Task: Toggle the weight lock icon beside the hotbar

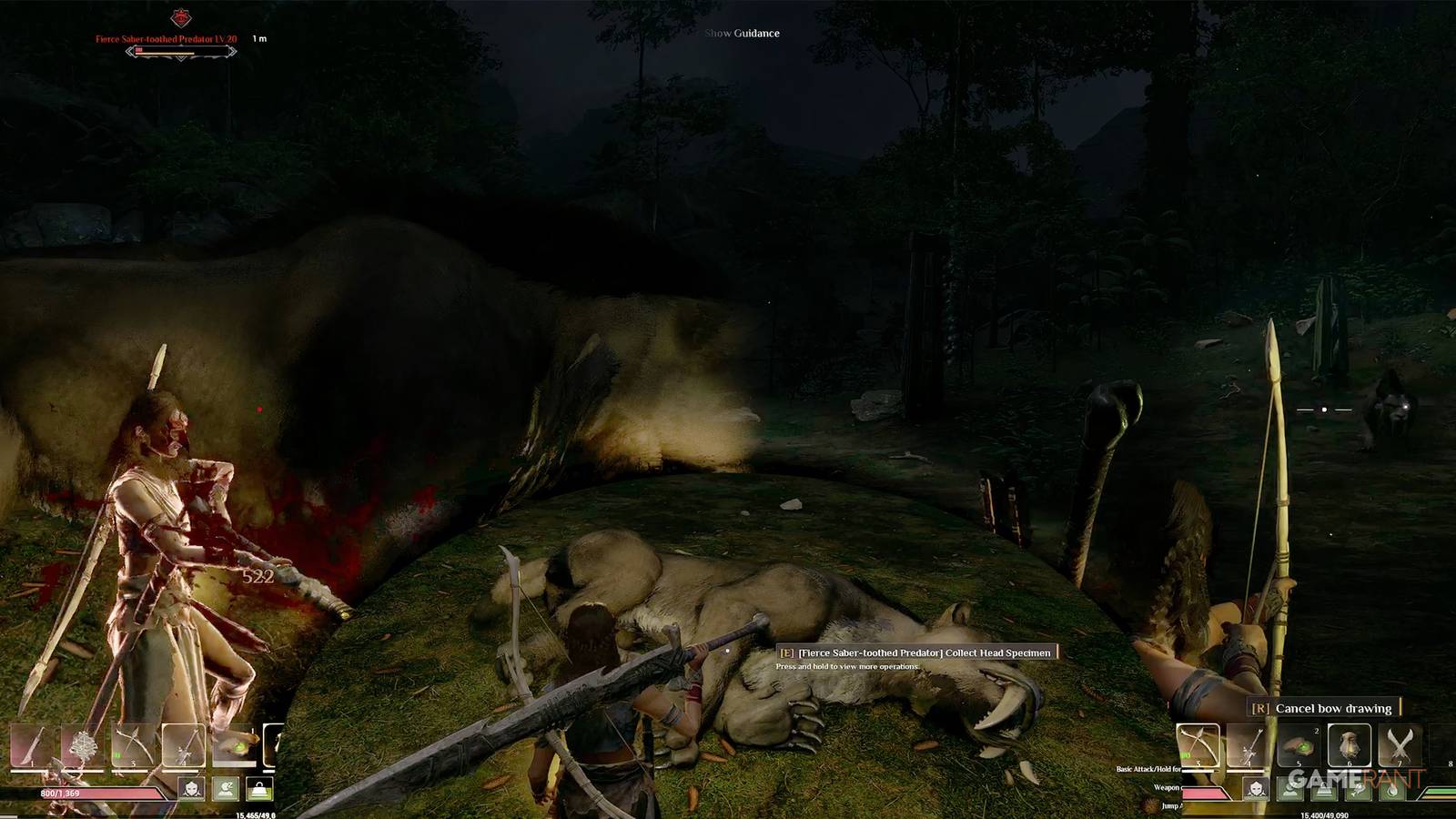Action: [x=259, y=787]
